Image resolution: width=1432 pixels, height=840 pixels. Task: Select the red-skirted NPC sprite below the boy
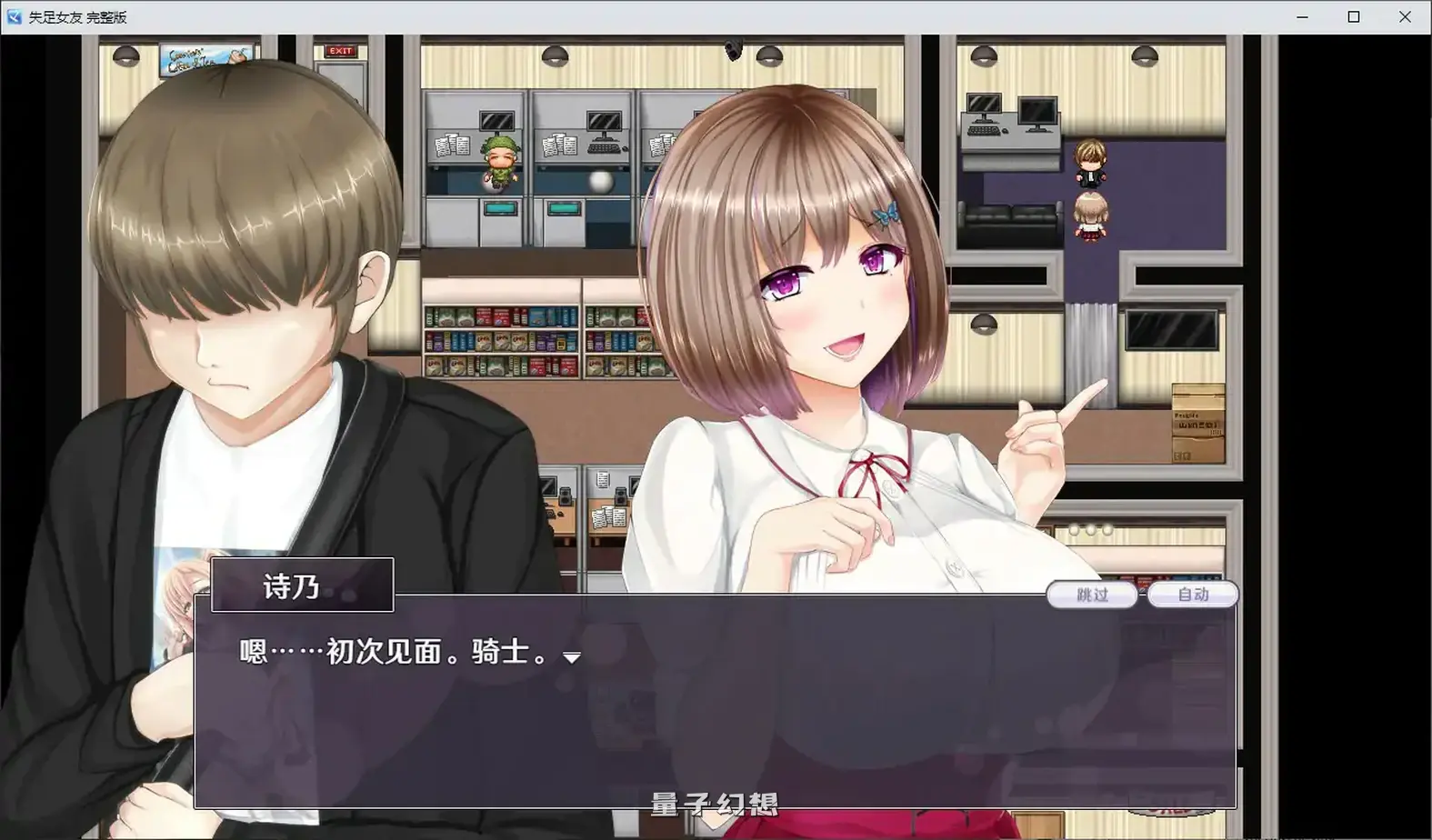1090,218
